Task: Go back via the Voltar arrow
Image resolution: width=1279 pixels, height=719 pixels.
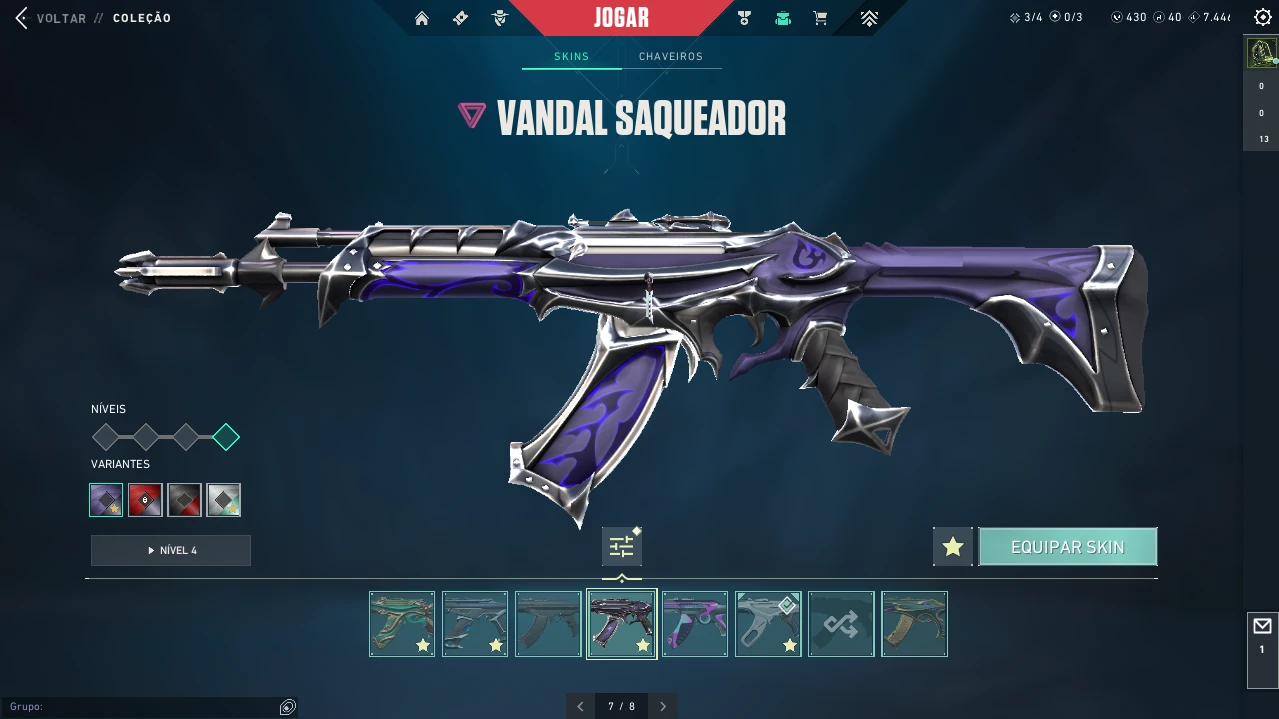Action: pyautogui.click(x=22, y=18)
